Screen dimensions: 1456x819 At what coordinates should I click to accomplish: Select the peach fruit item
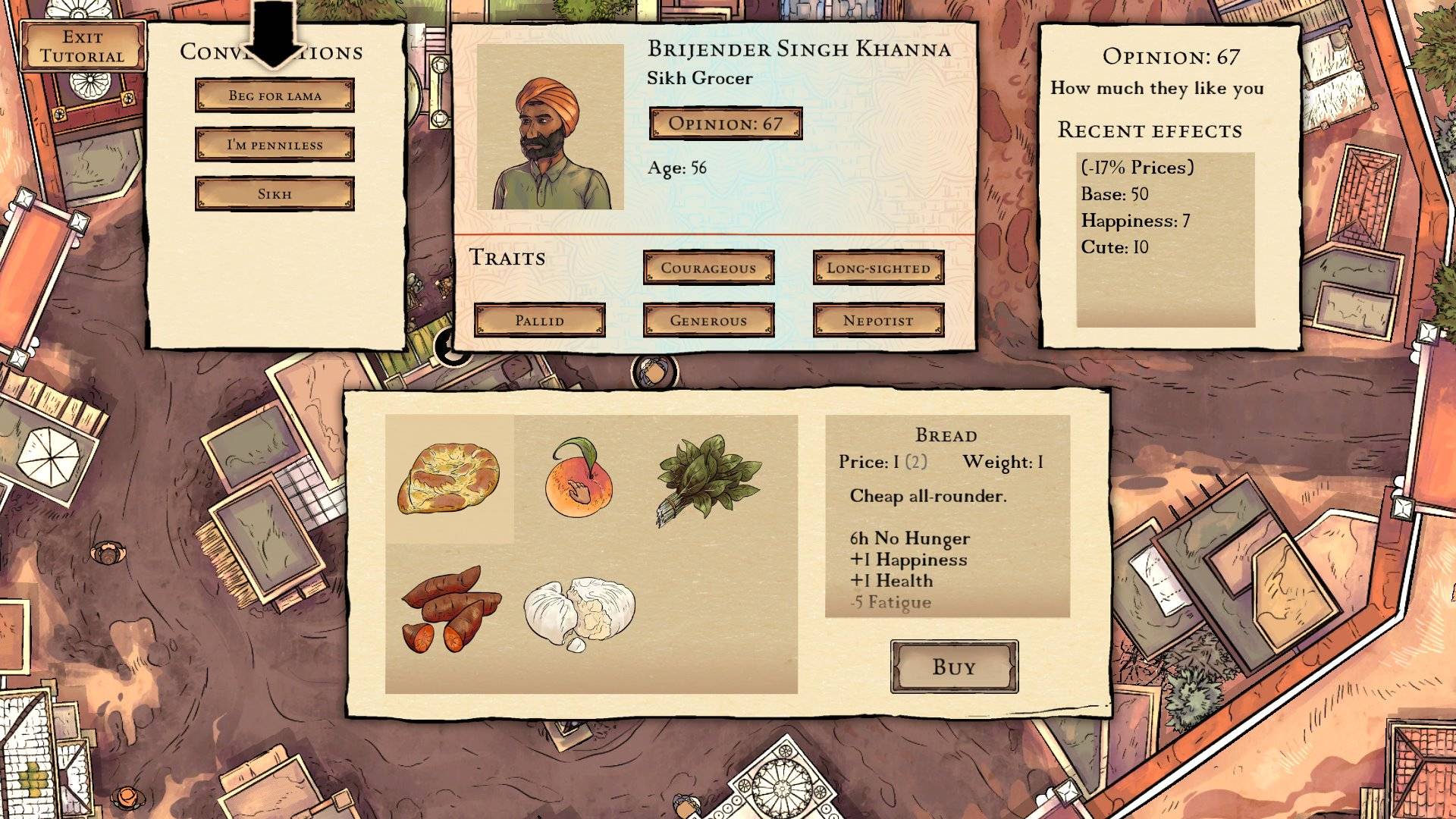578,479
